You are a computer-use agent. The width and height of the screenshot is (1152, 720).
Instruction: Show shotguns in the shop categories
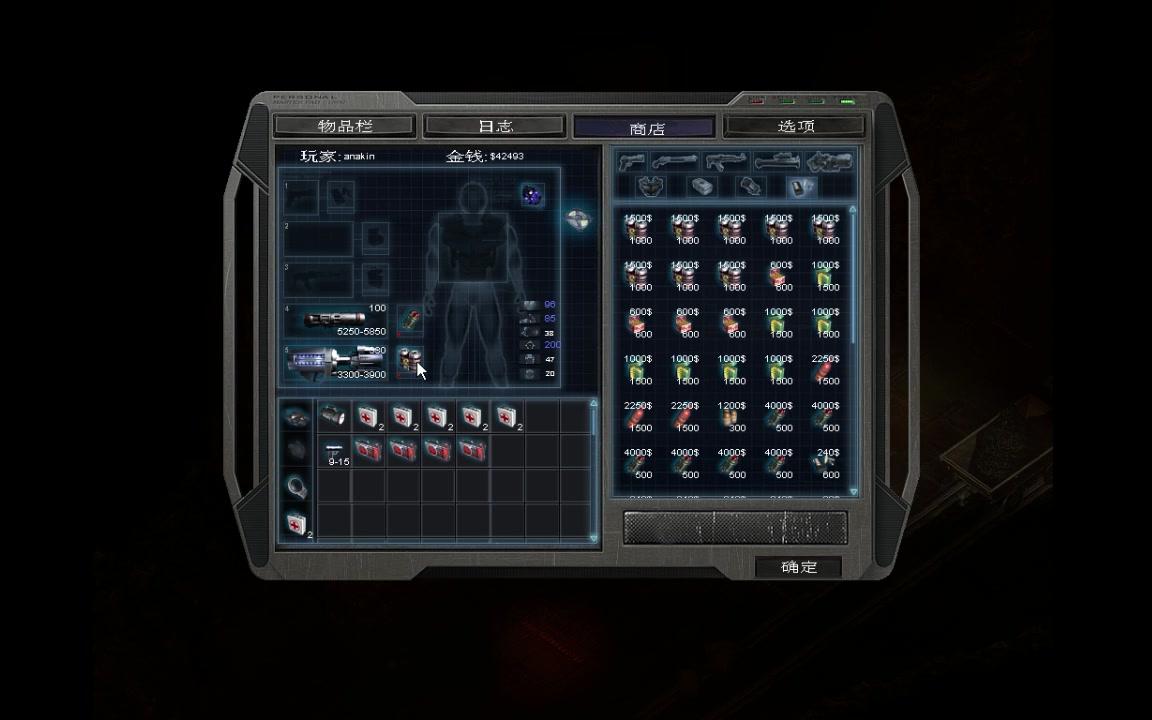pos(675,162)
